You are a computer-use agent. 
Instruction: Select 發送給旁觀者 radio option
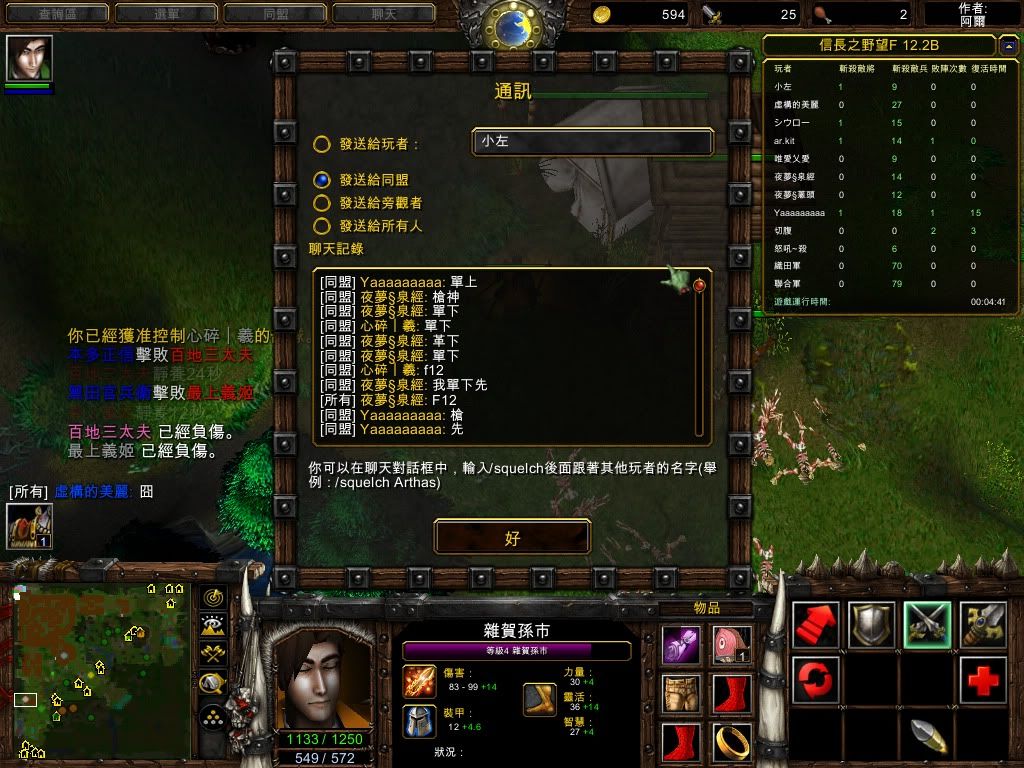(x=322, y=203)
